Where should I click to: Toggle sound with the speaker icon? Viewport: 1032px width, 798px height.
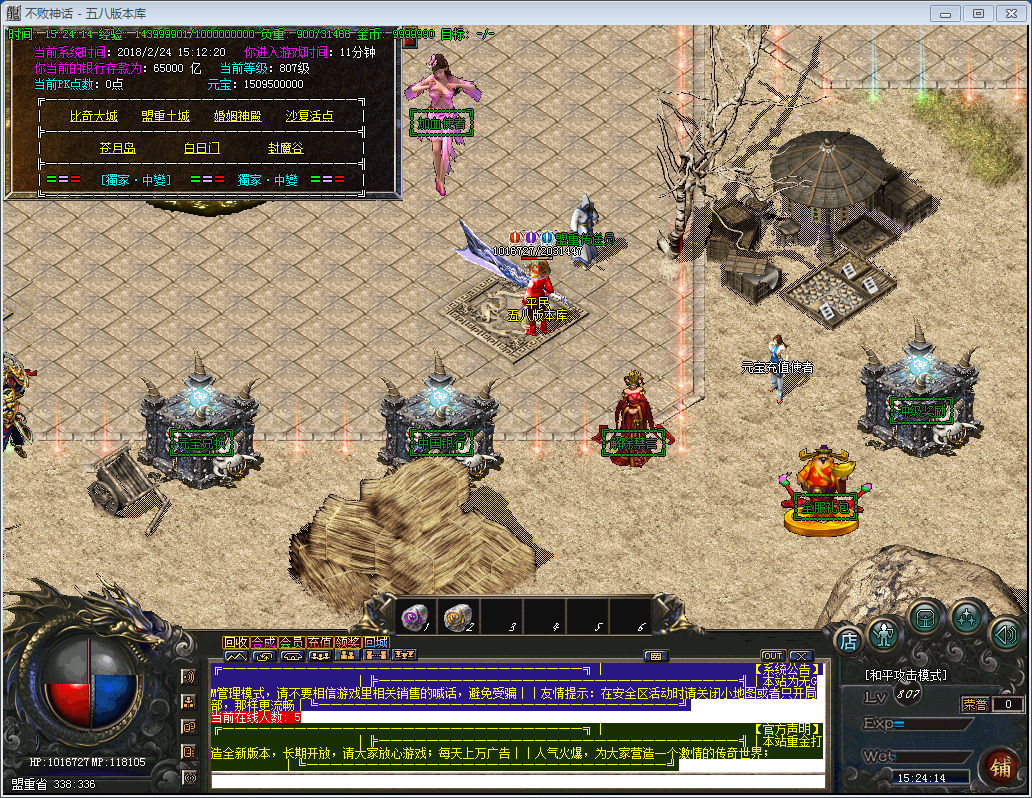1005,632
